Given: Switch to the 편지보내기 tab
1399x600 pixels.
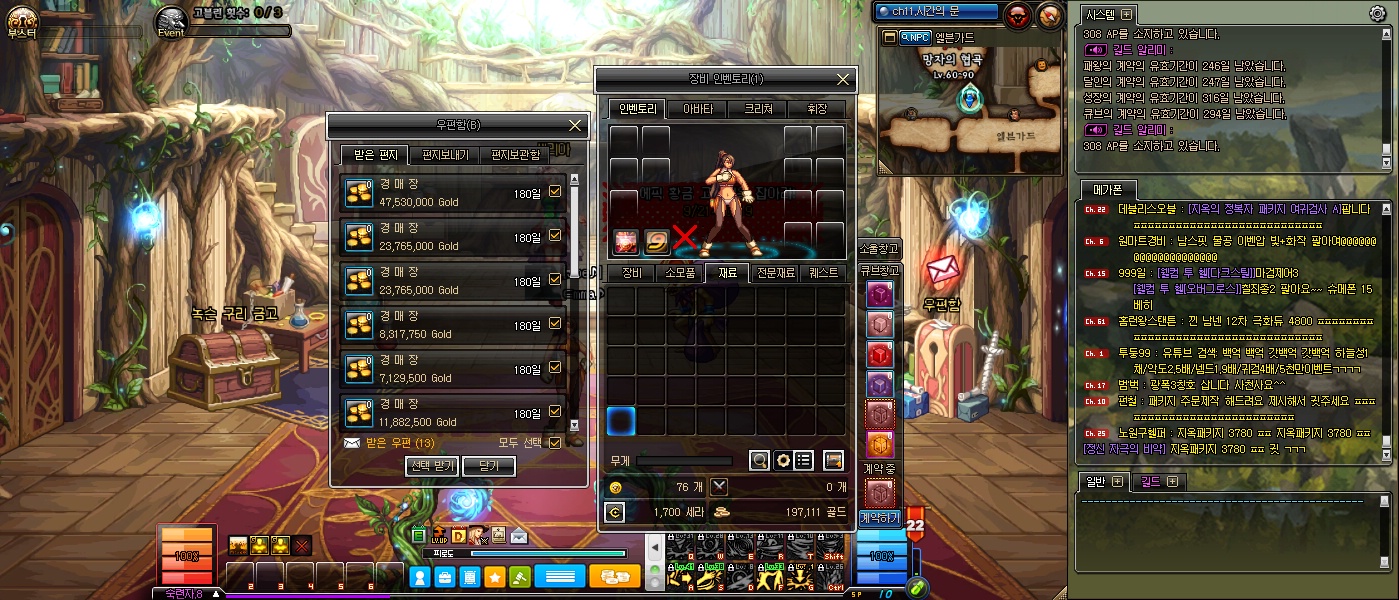Looking at the screenshot, I should click(x=445, y=155).
